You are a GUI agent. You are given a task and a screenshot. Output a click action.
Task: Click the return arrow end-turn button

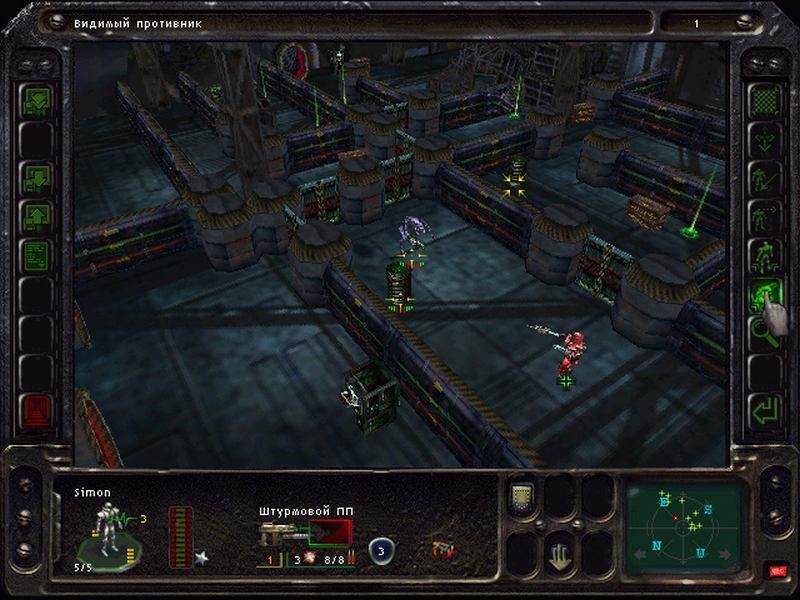point(766,410)
